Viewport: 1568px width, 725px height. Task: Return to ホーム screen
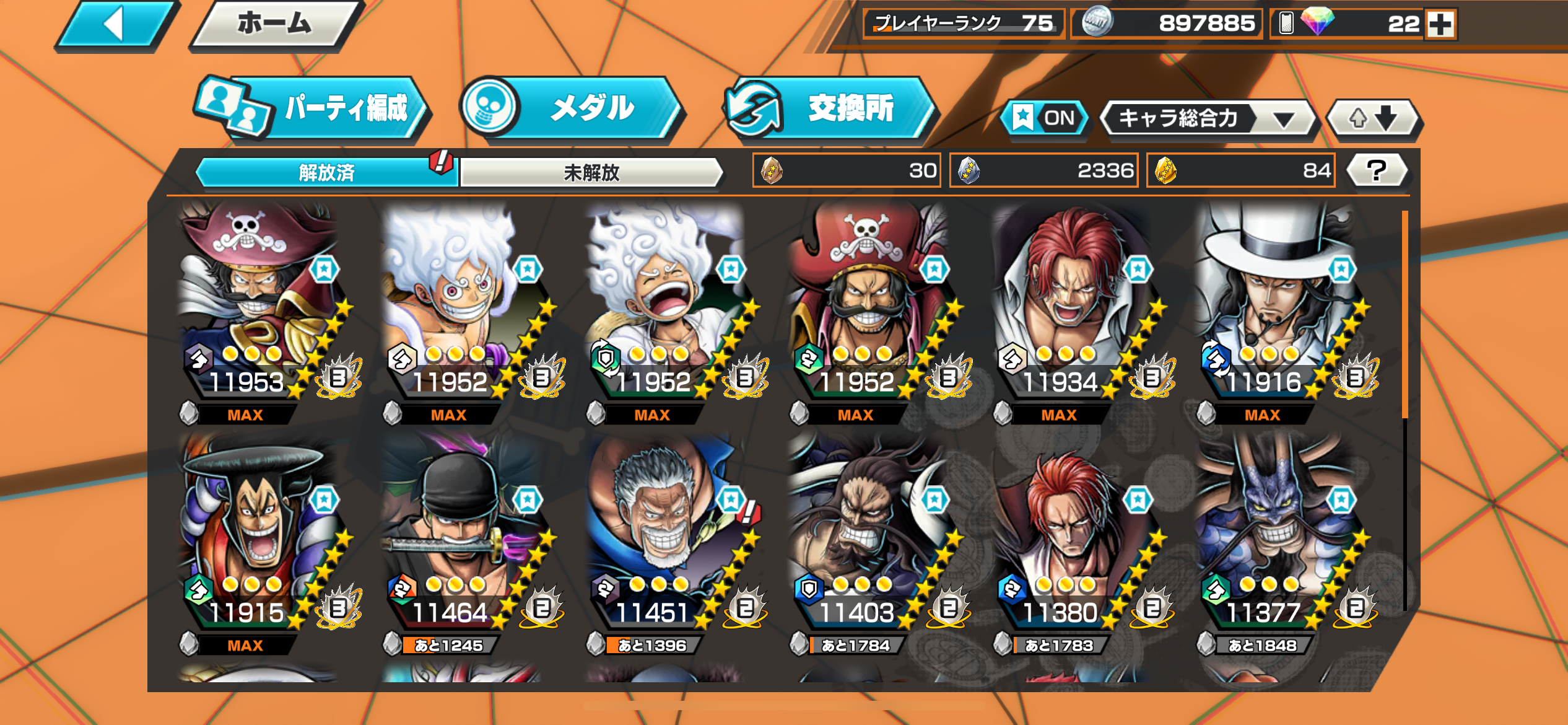click(x=275, y=25)
